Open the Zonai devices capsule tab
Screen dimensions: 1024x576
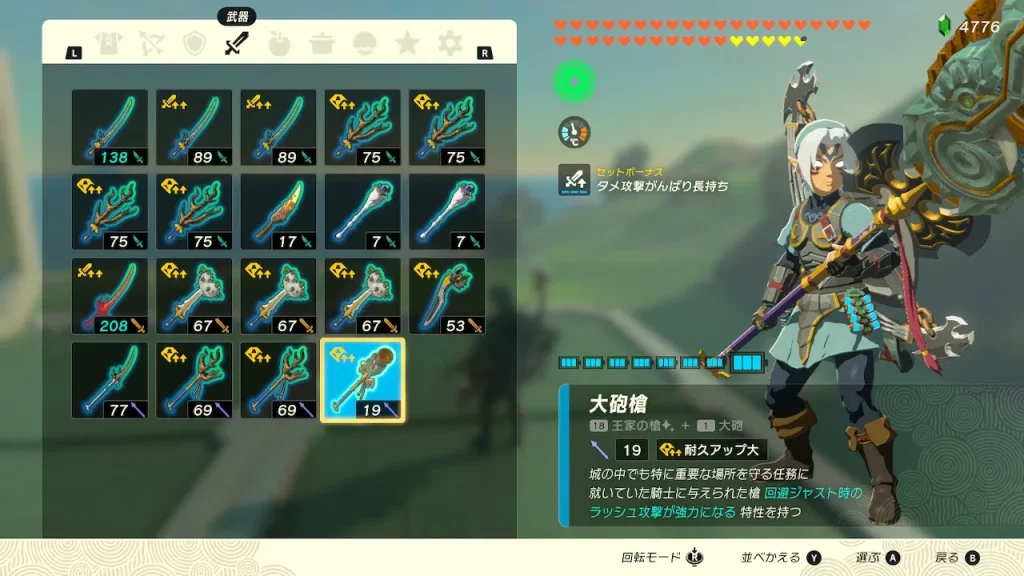(x=365, y=44)
